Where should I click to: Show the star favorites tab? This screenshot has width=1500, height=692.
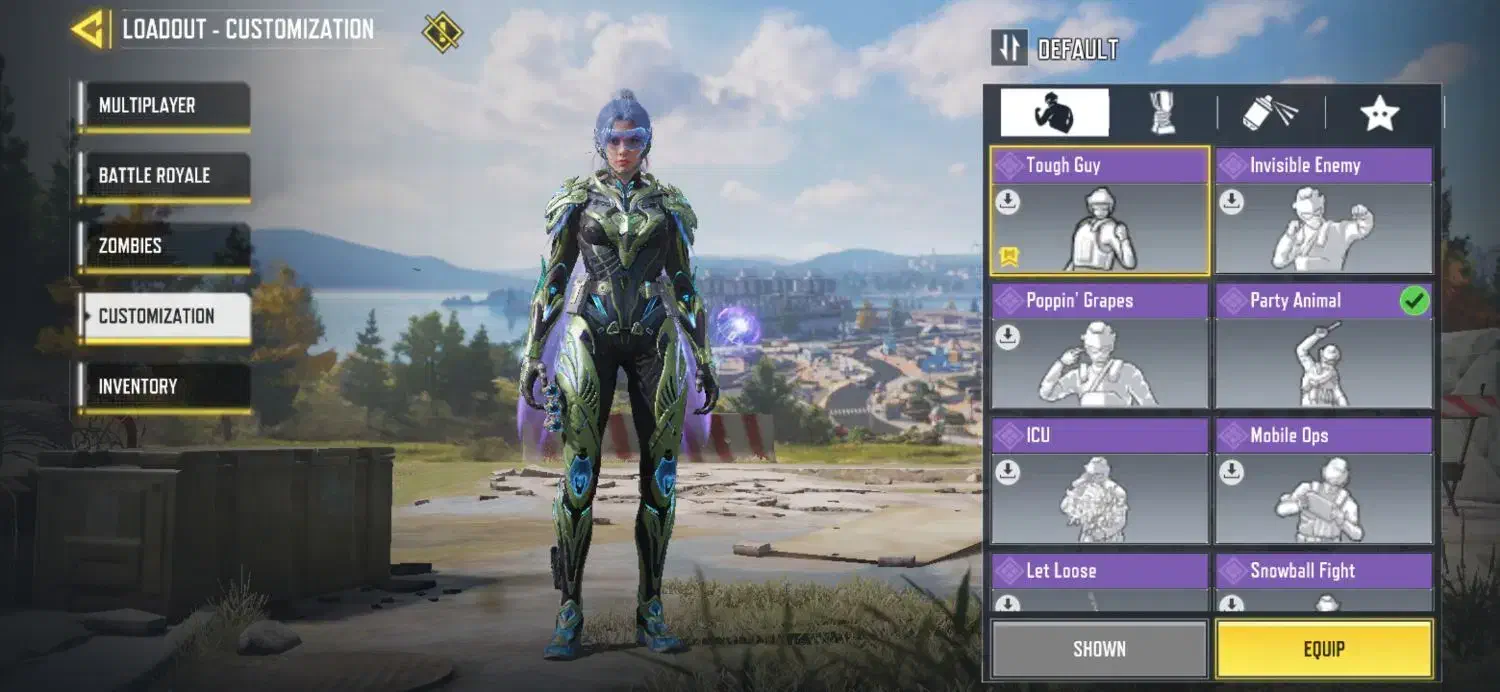1379,113
